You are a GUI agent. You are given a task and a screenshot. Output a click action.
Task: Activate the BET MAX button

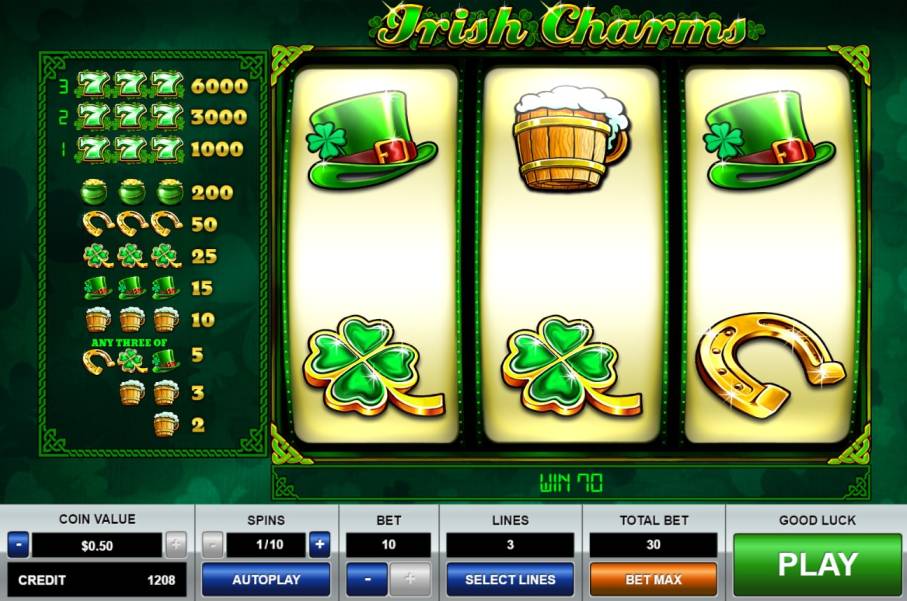click(653, 579)
